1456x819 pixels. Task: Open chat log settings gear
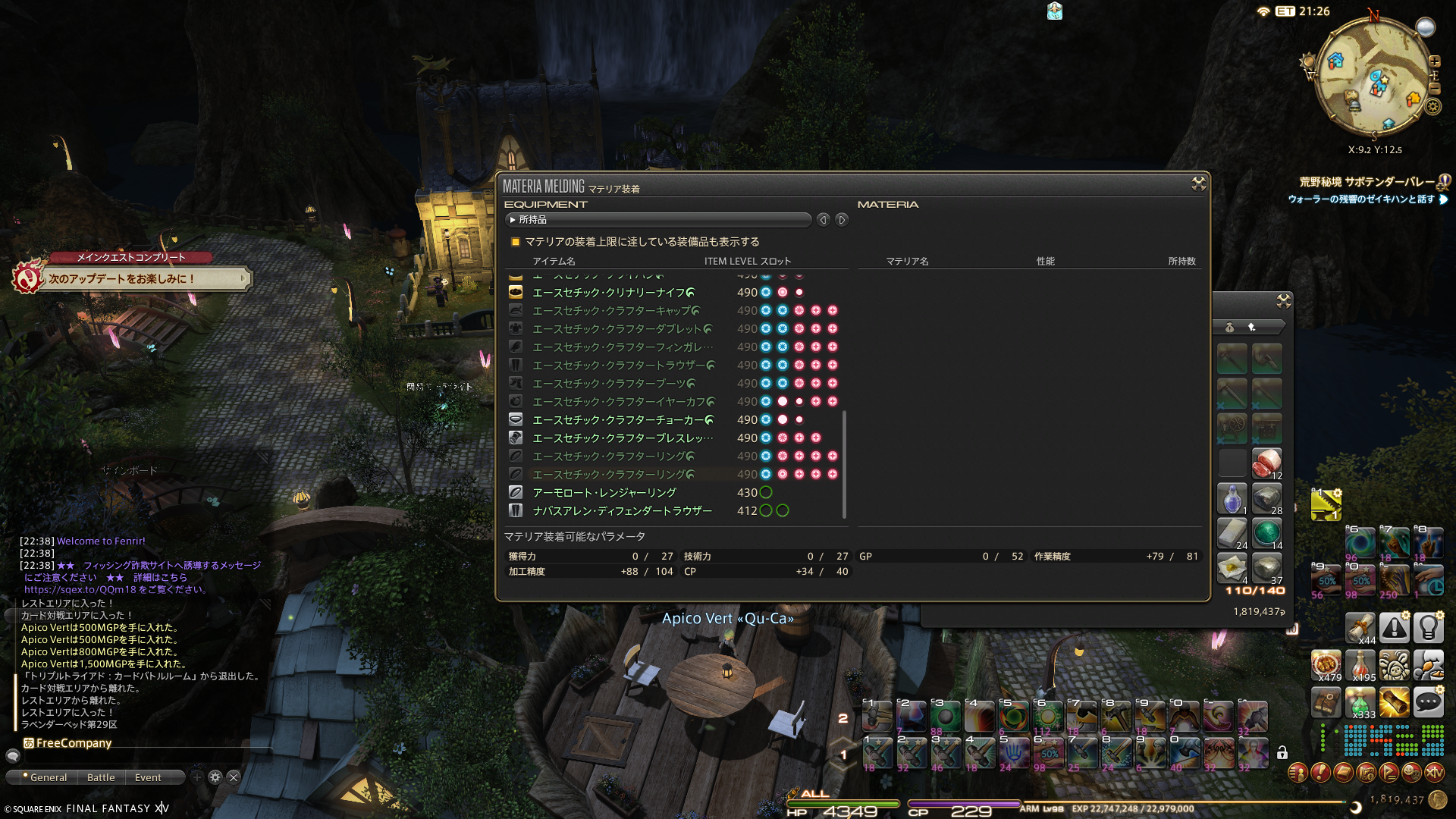[x=215, y=777]
